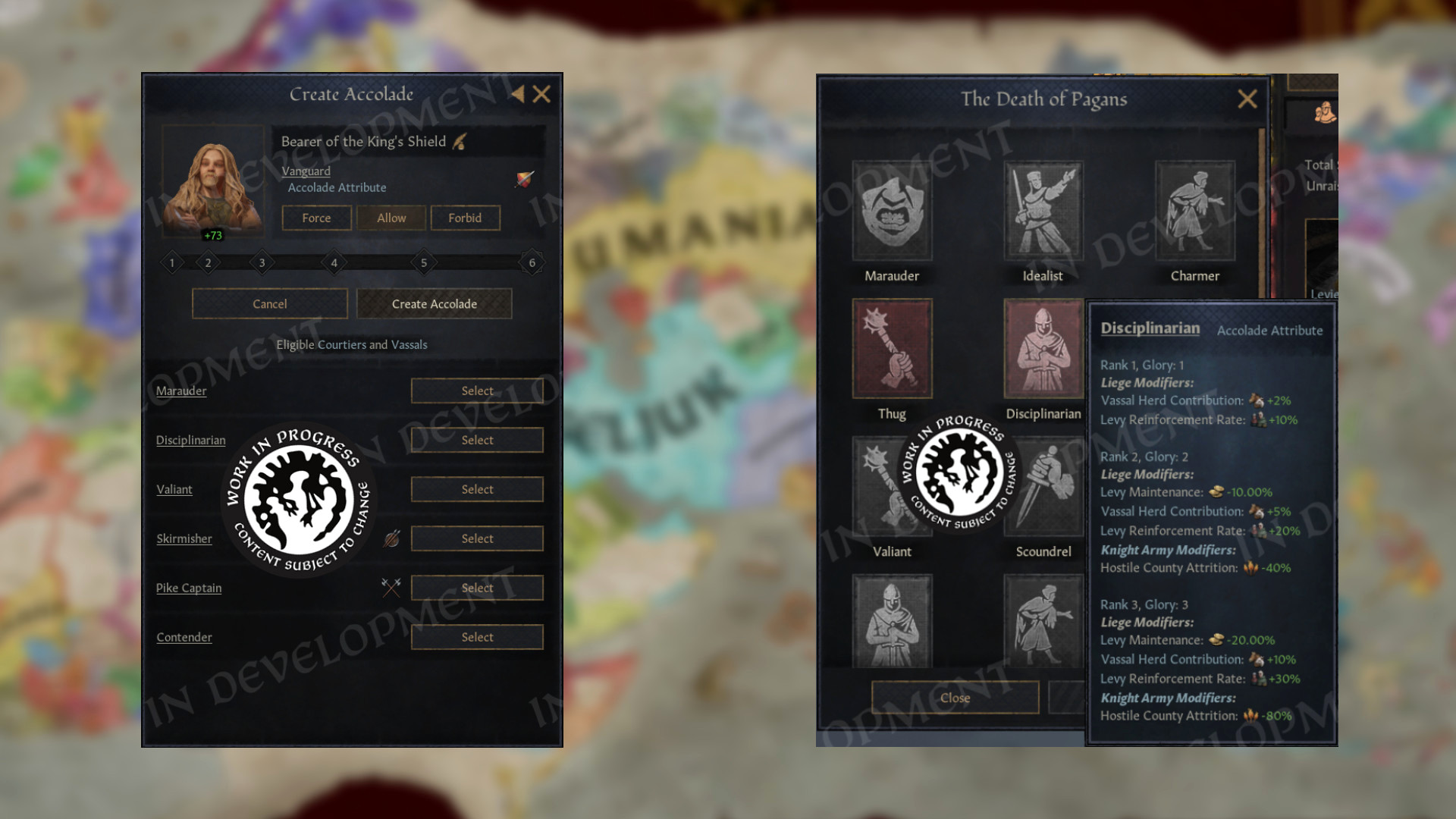Viewport: 1456px width, 819px height.
Task: Open the Vanguard attribute details
Action: pos(305,171)
